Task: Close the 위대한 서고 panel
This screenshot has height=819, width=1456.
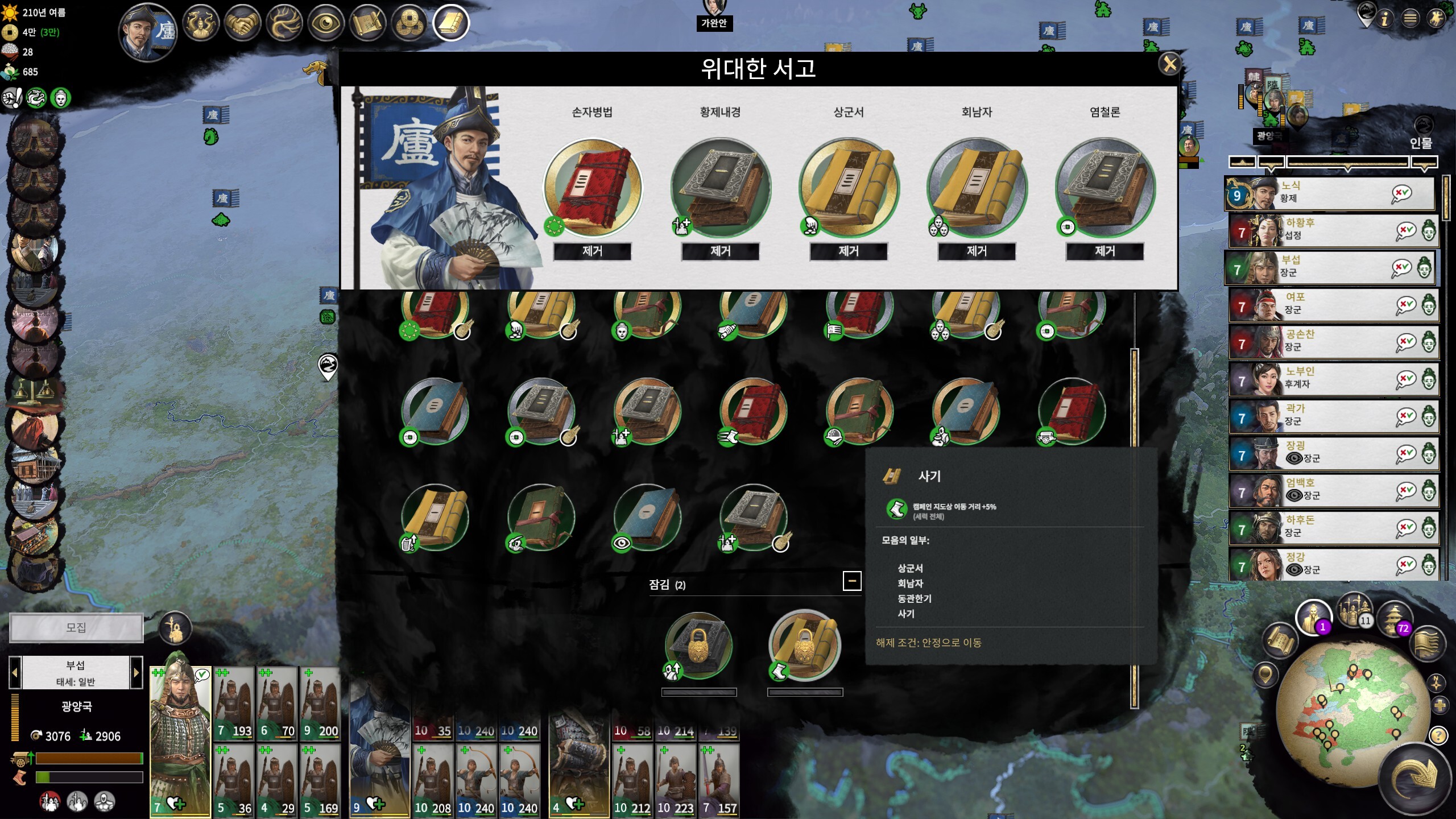Action: coord(1169,64)
